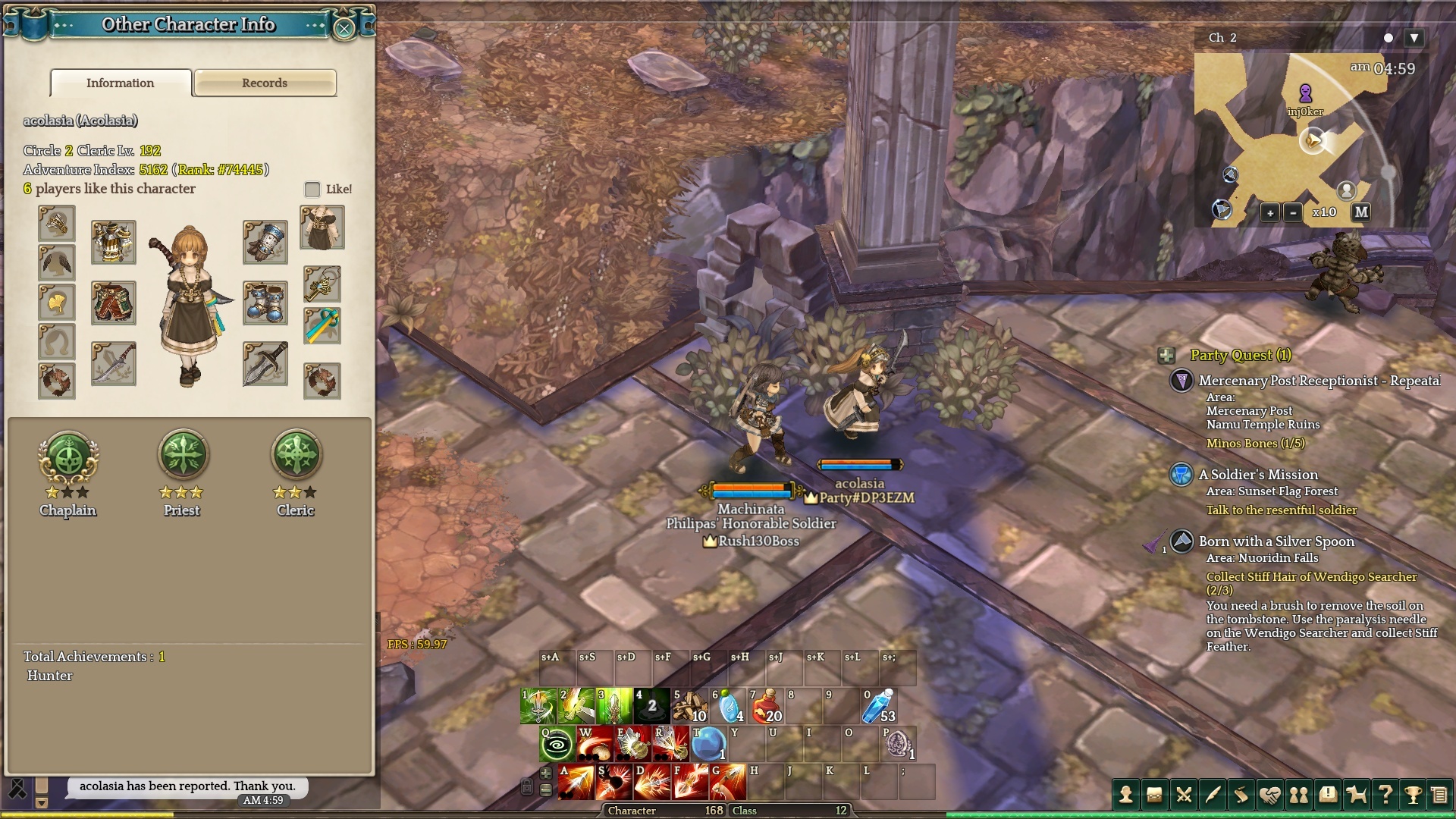
Task: Use the red potion in slot 7
Action: 766,706
